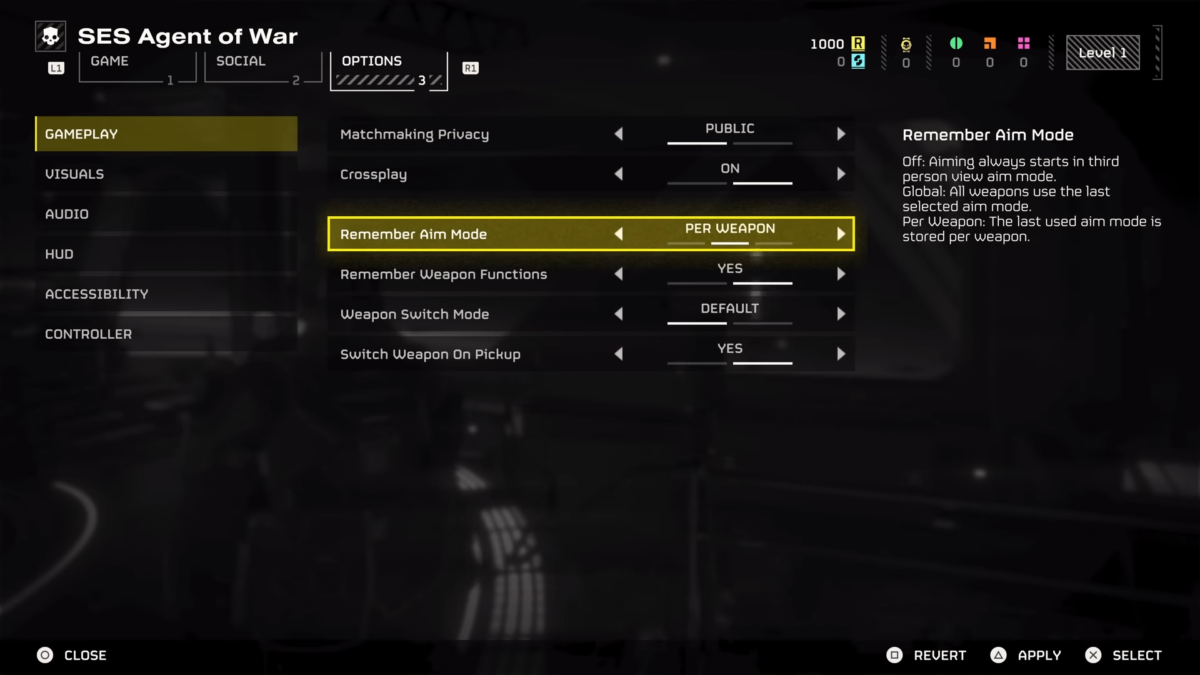This screenshot has height=675, width=1200.
Task: Click left arrow to change Crossplay
Action: click(x=618, y=174)
